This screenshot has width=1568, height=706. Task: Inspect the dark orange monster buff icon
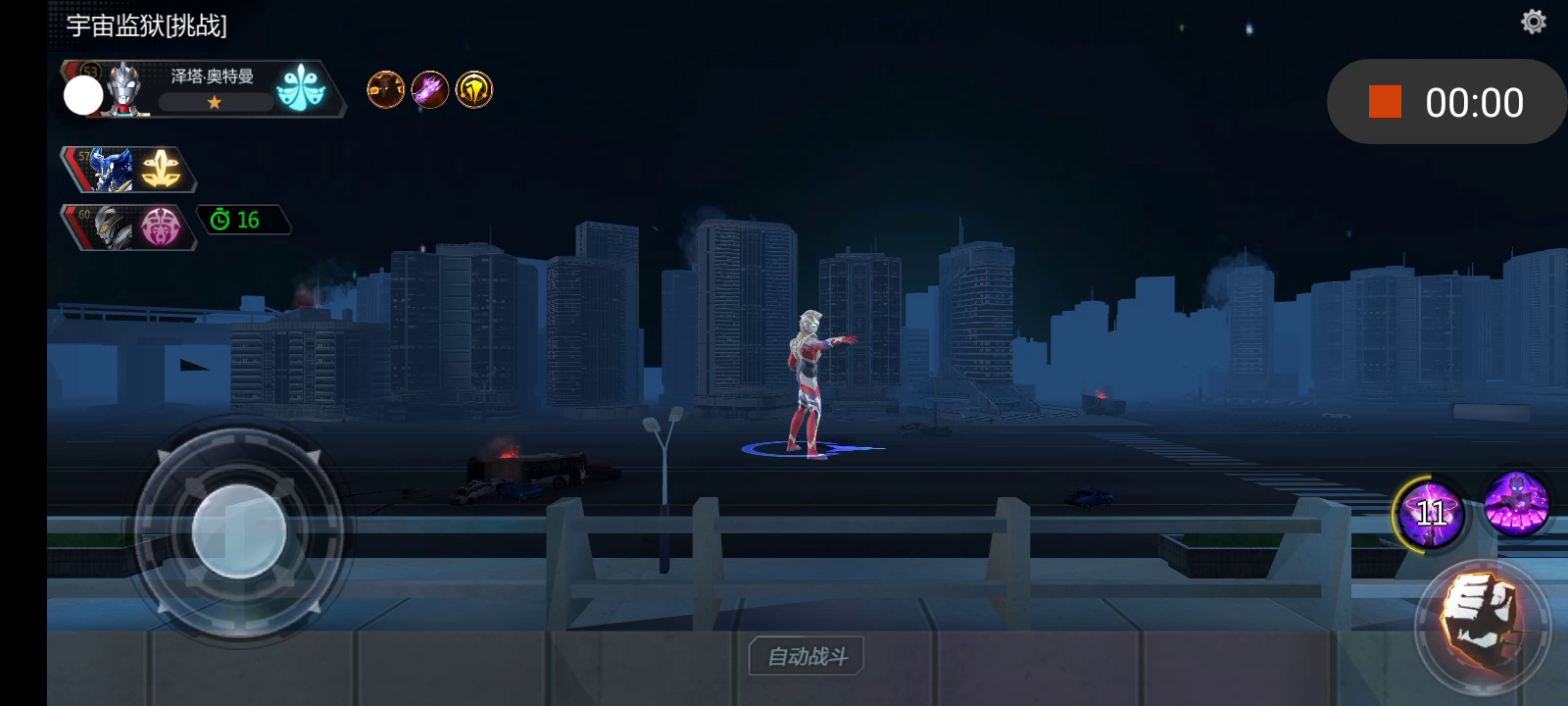[x=386, y=90]
